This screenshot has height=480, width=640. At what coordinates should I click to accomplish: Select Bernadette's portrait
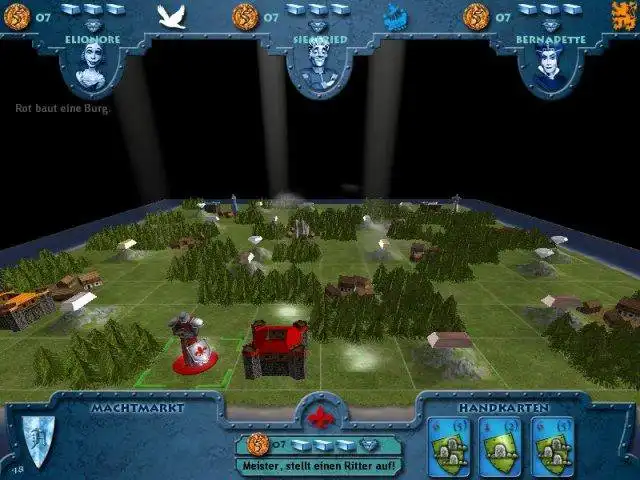point(548,64)
